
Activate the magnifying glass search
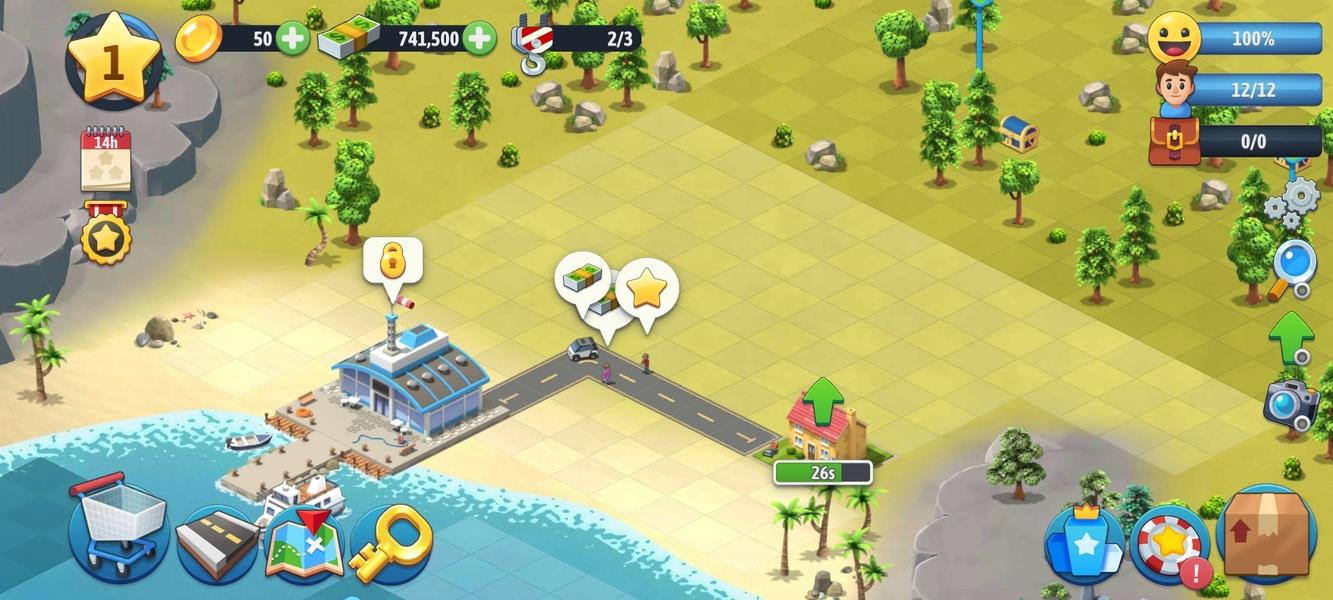tap(1292, 268)
